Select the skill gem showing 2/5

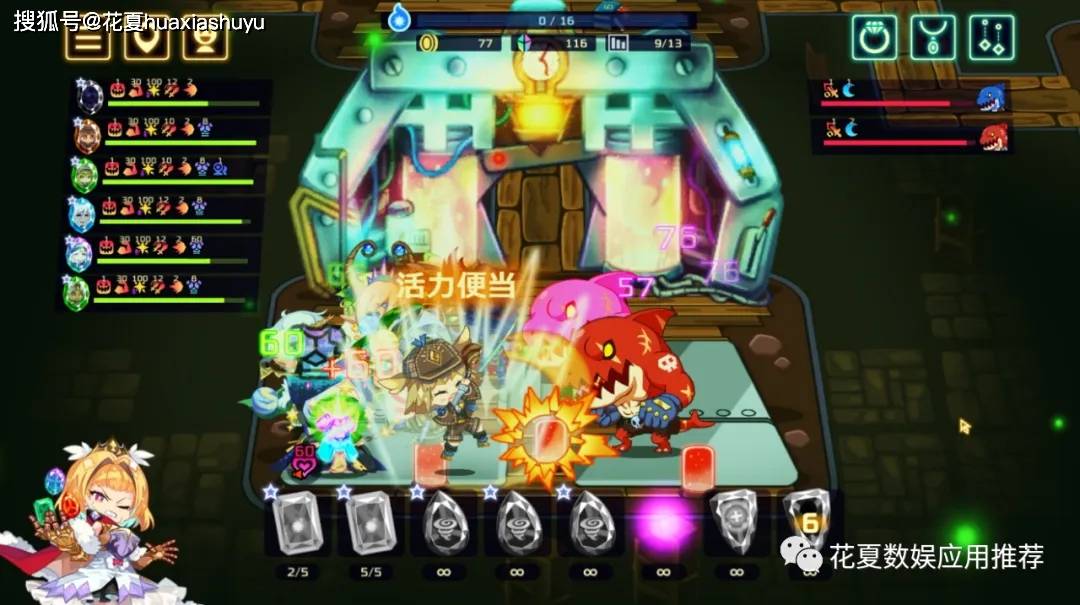(x=297, y=523)
